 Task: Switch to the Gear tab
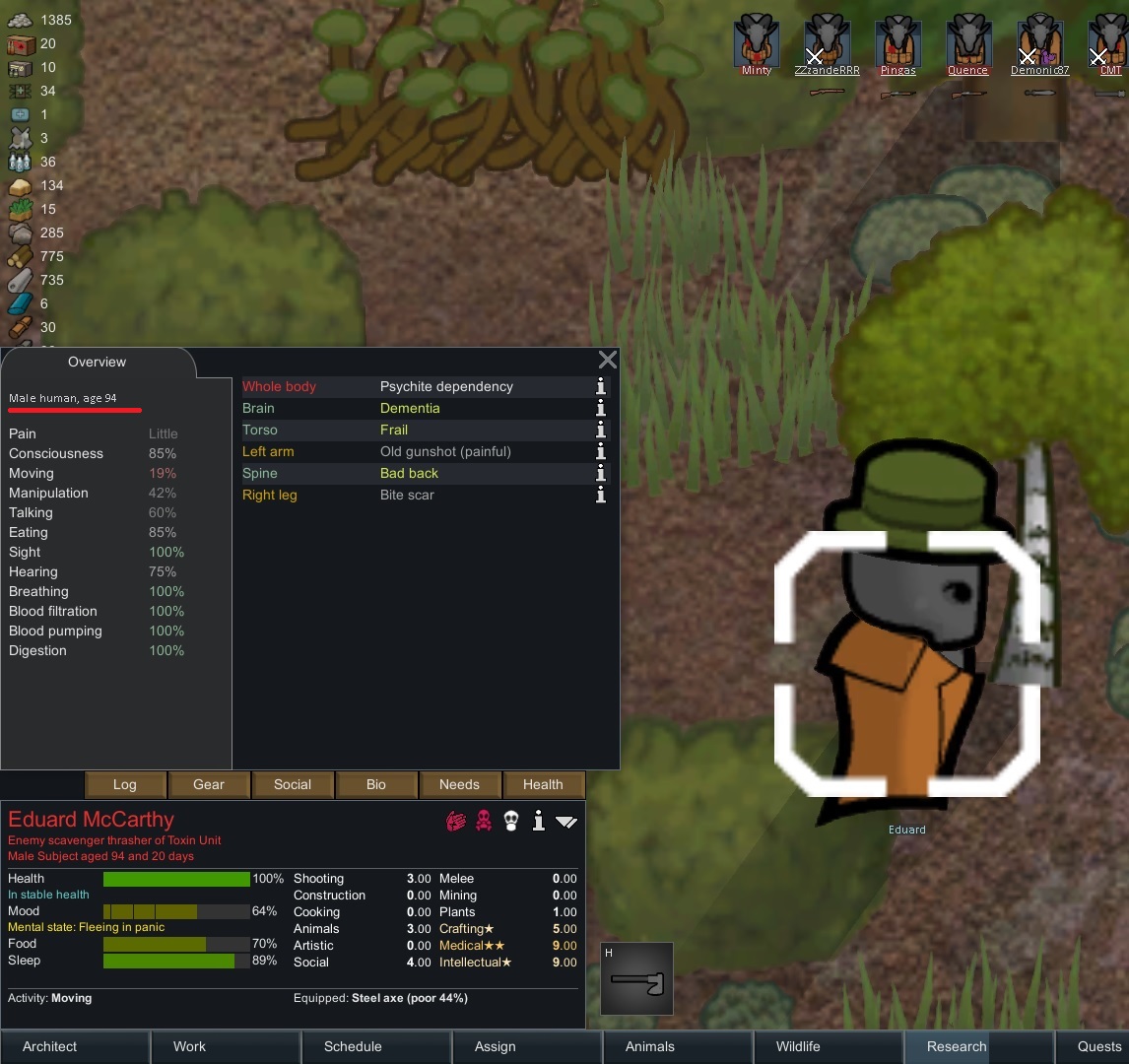pyautogui.click(x=209, y=784)
